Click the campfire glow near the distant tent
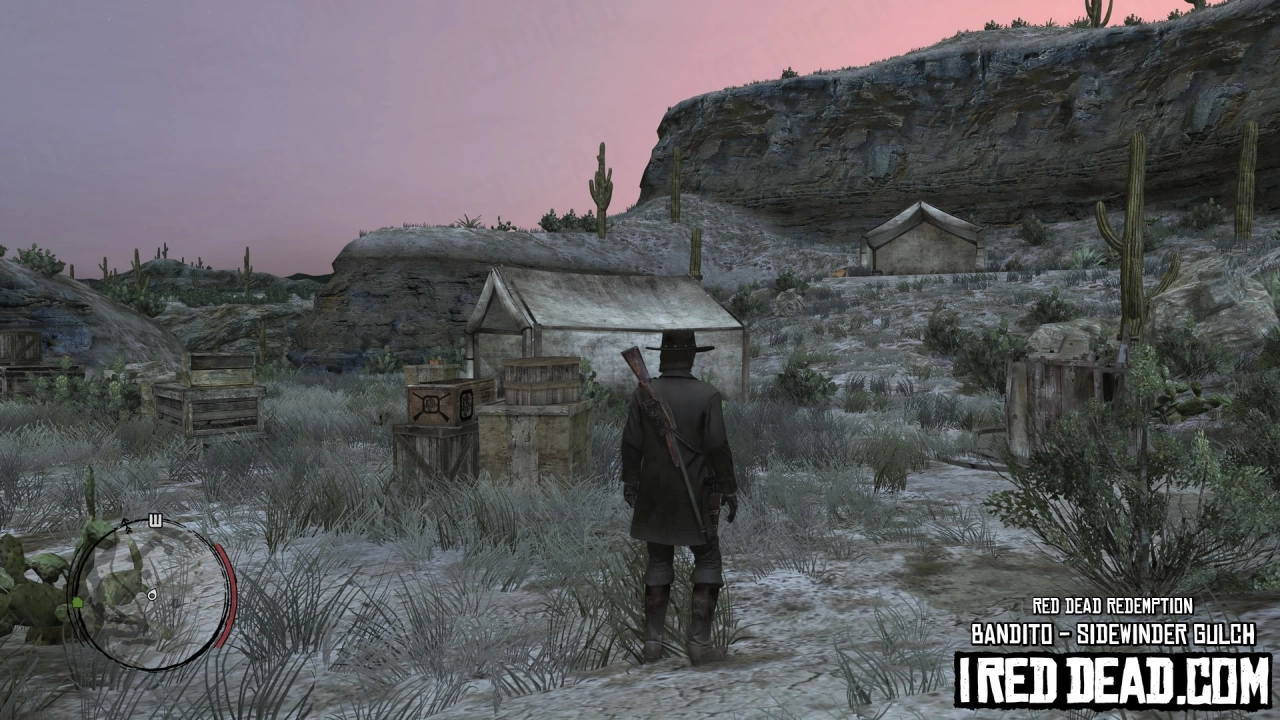Viewport: 1280px width, 720px height. 839,272
